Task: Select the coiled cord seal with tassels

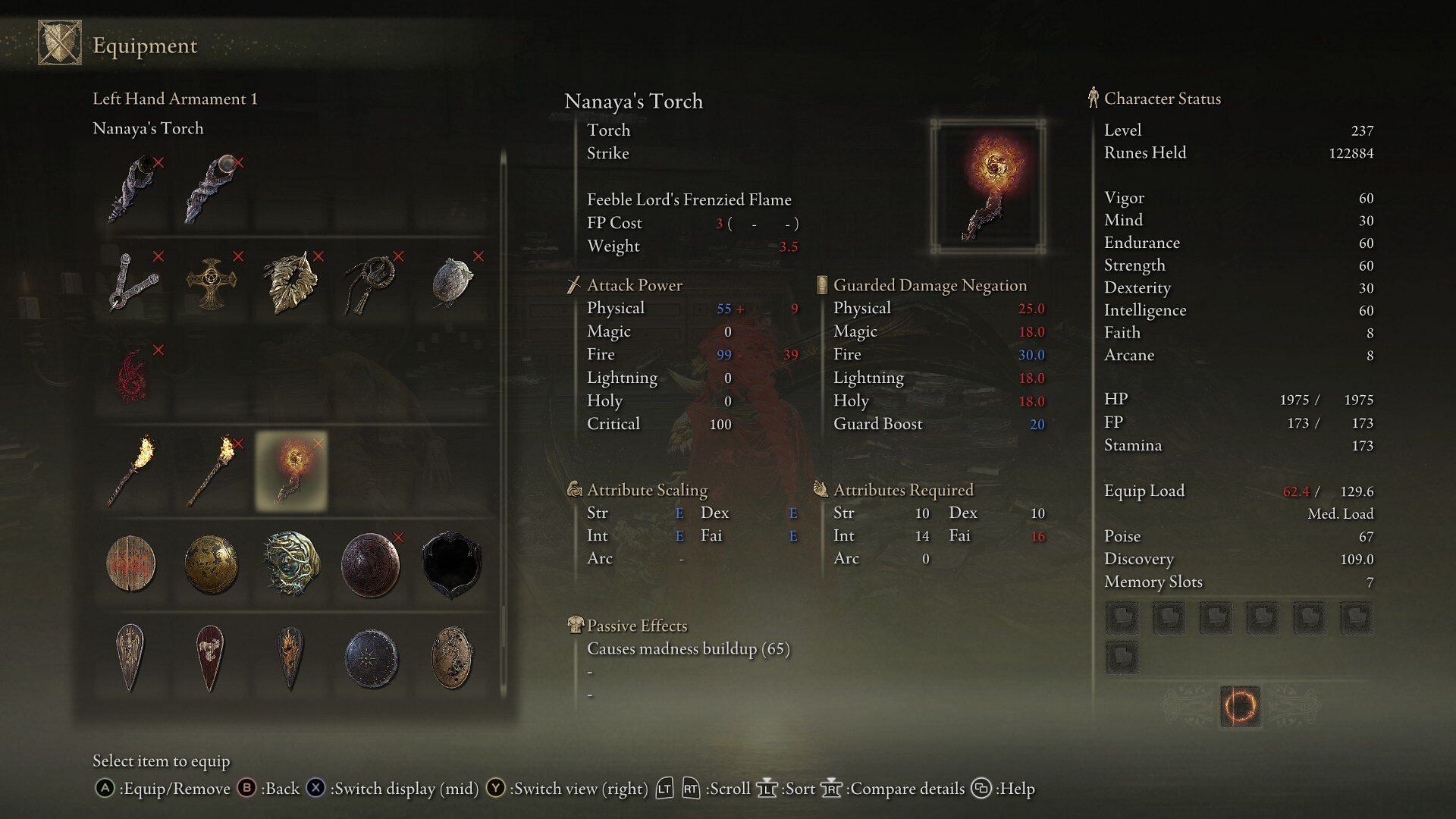Action: tap(371, 284)
